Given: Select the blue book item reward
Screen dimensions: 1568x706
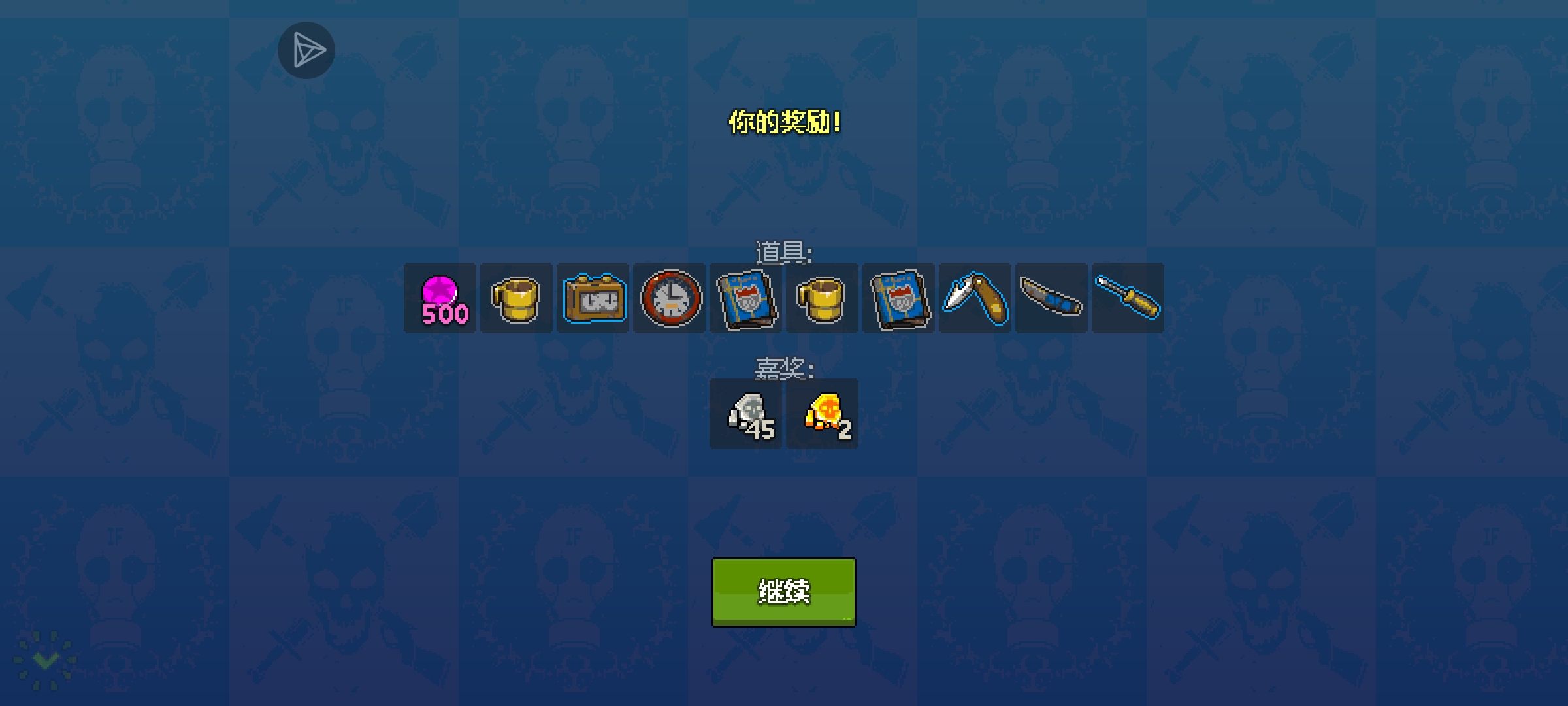Looking at the screenshot, I should tap(745, 298).
